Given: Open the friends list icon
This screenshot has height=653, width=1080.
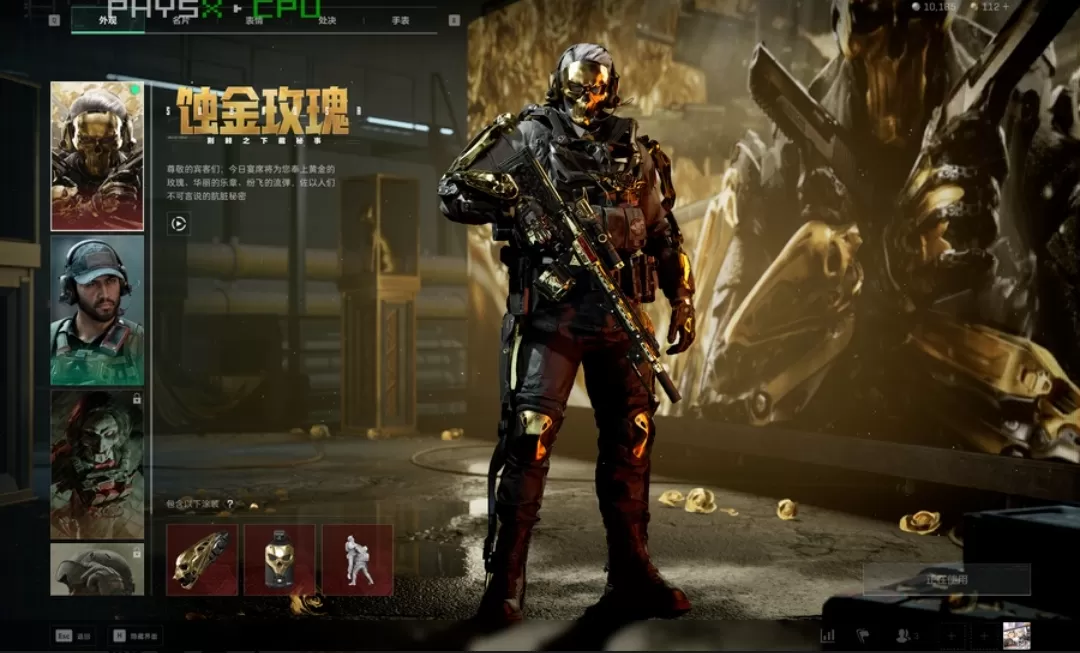Looking at the screenshot, I should pyautogui.click(x=906, y=635).
